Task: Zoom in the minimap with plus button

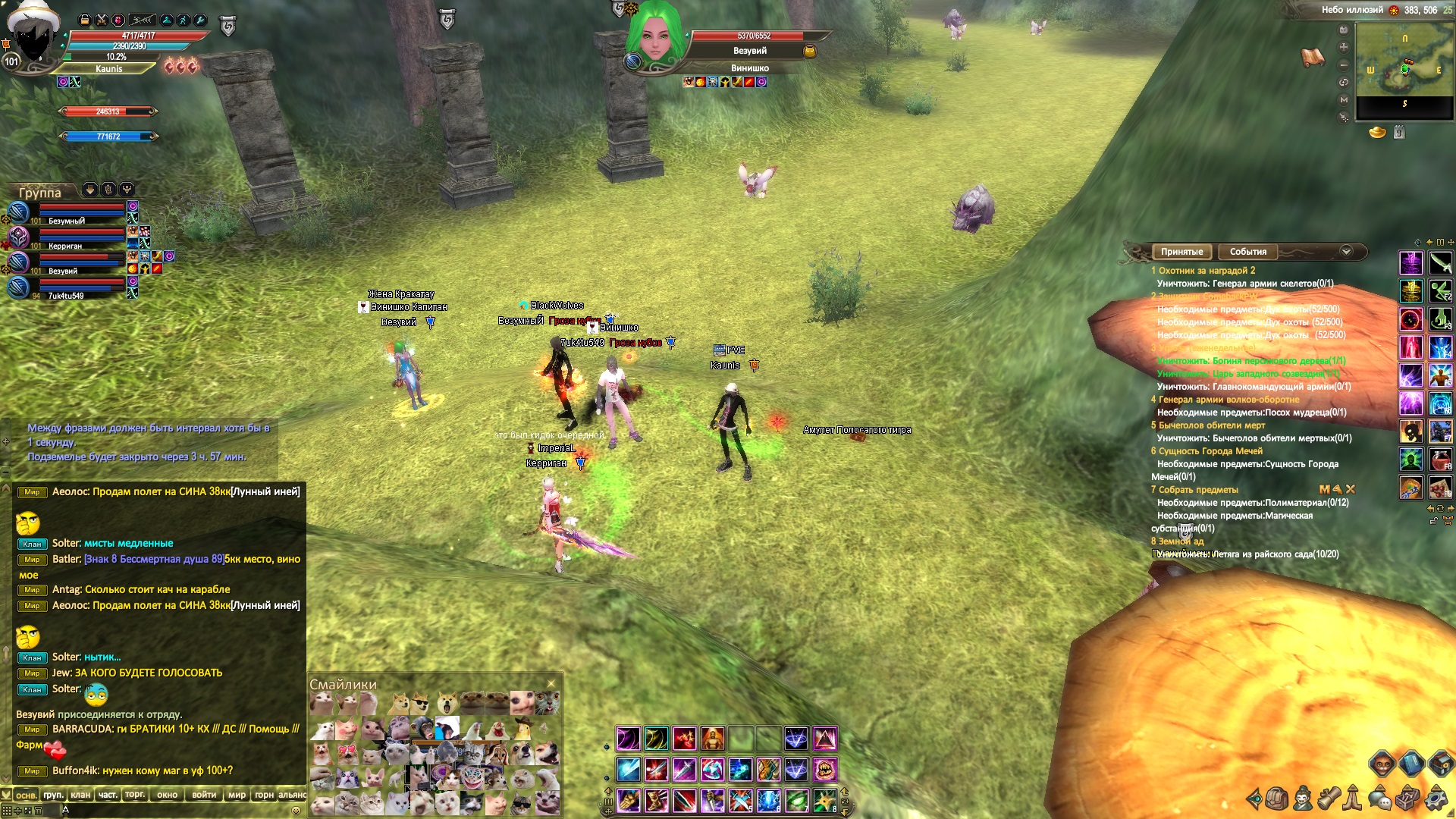Action: point(1344,47)
